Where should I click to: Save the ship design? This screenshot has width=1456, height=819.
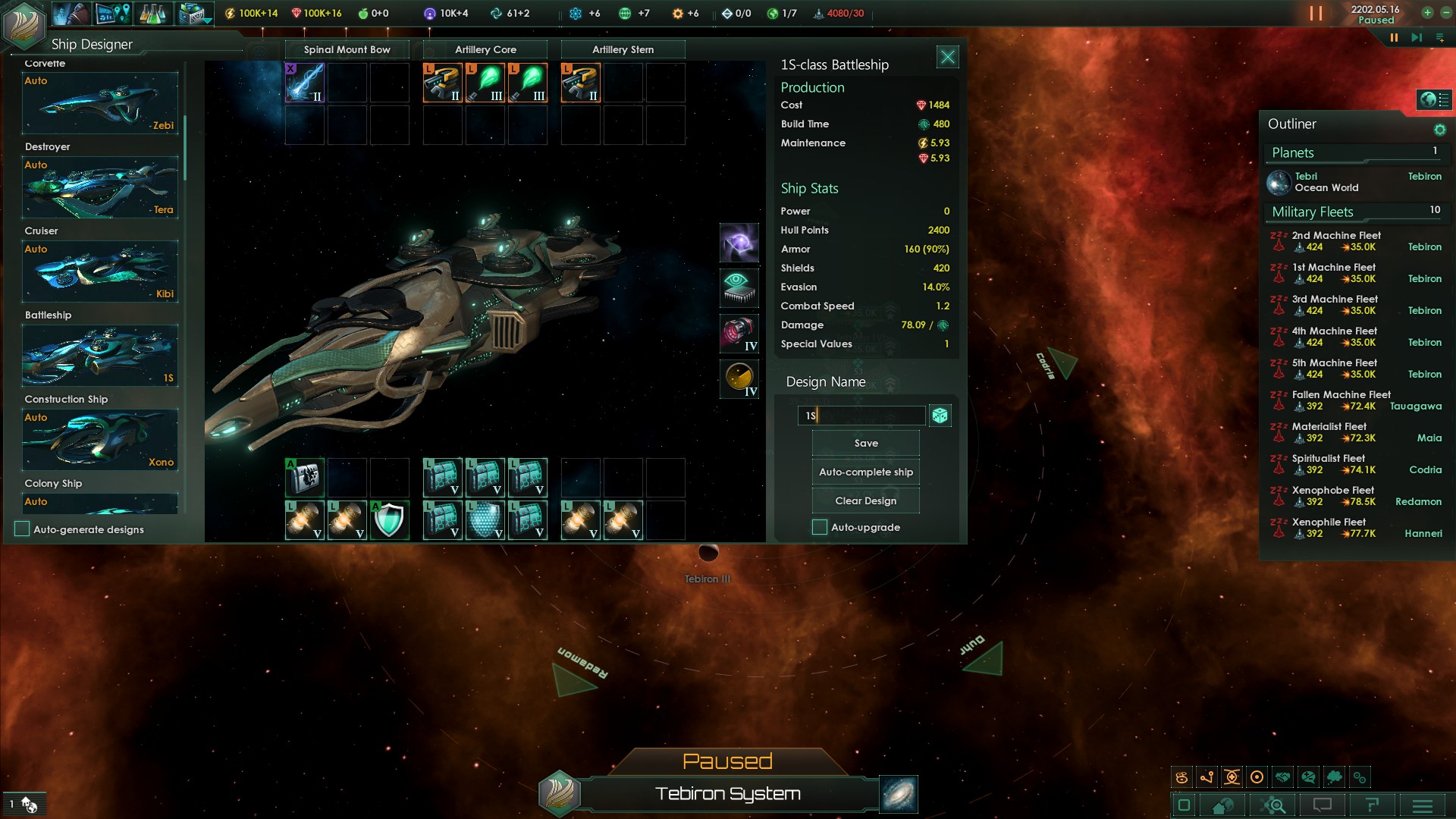coord(865,443)
